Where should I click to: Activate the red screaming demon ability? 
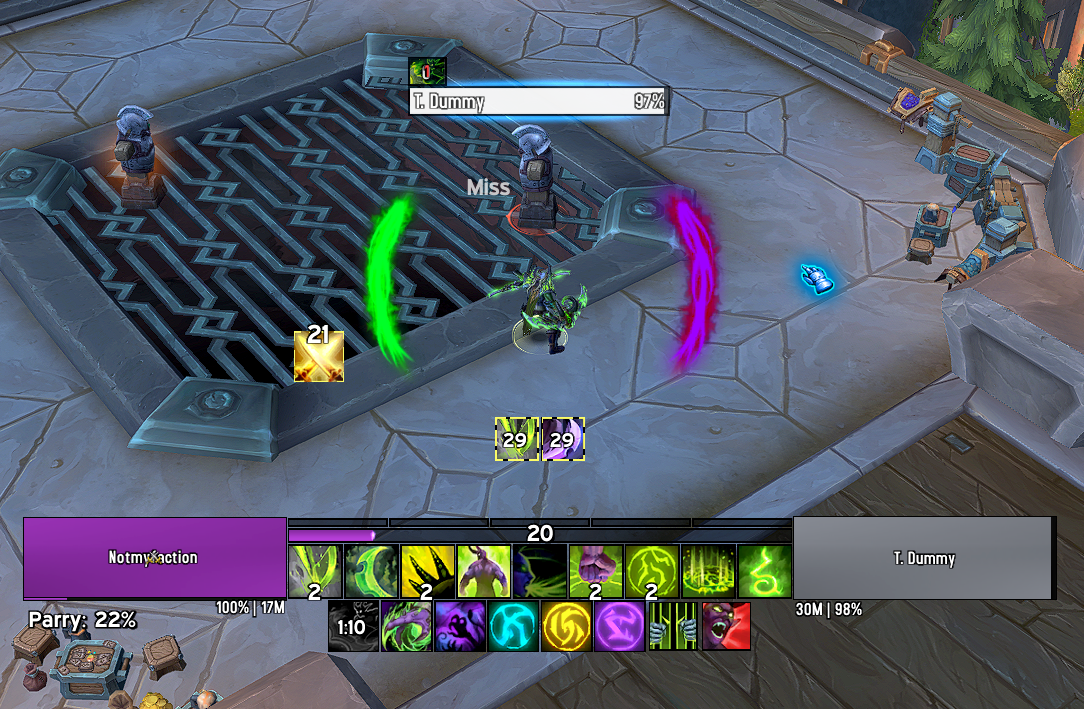pyautogui.click(x=726, y=626)
